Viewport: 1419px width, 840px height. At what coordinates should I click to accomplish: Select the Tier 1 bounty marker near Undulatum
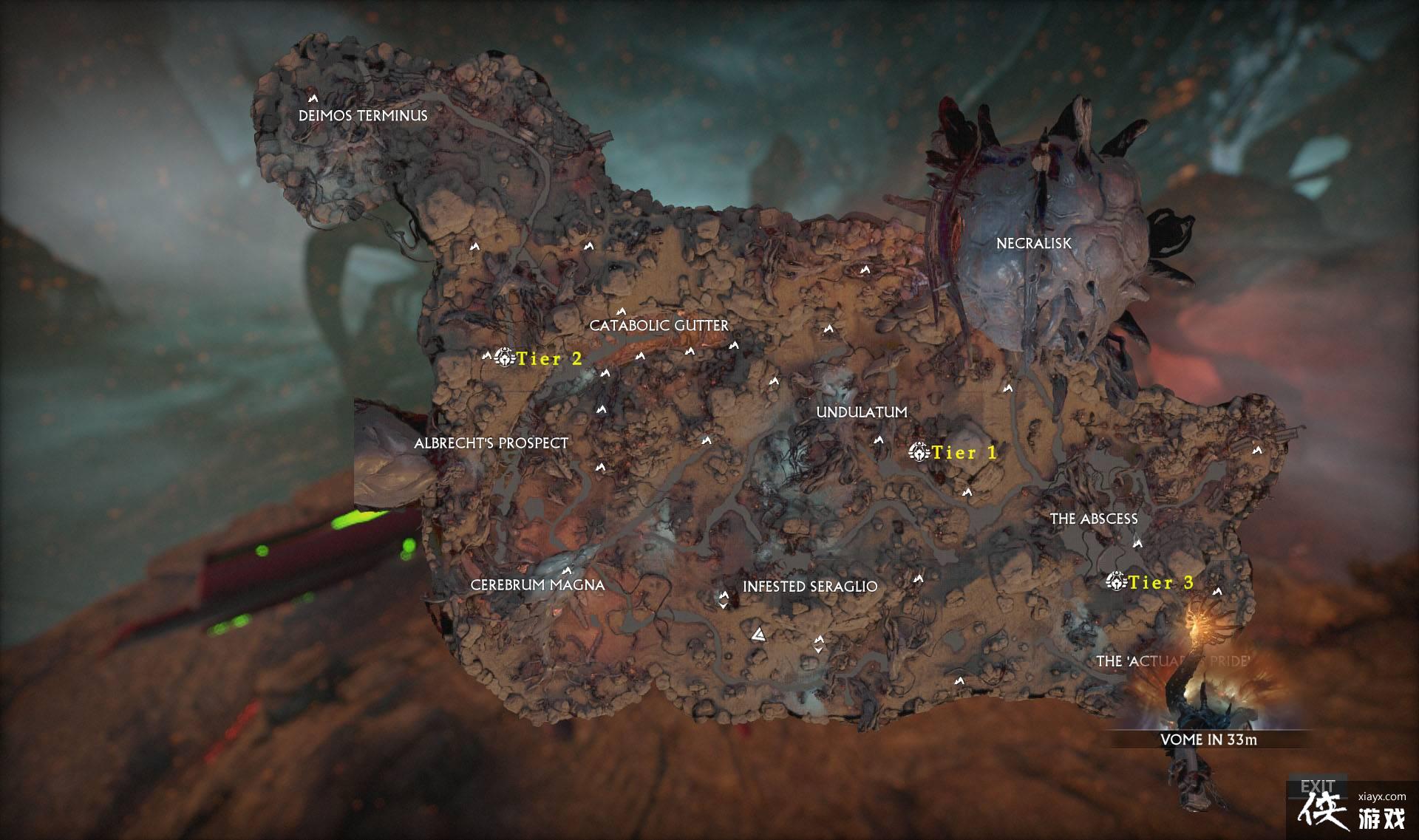(919, 452)
